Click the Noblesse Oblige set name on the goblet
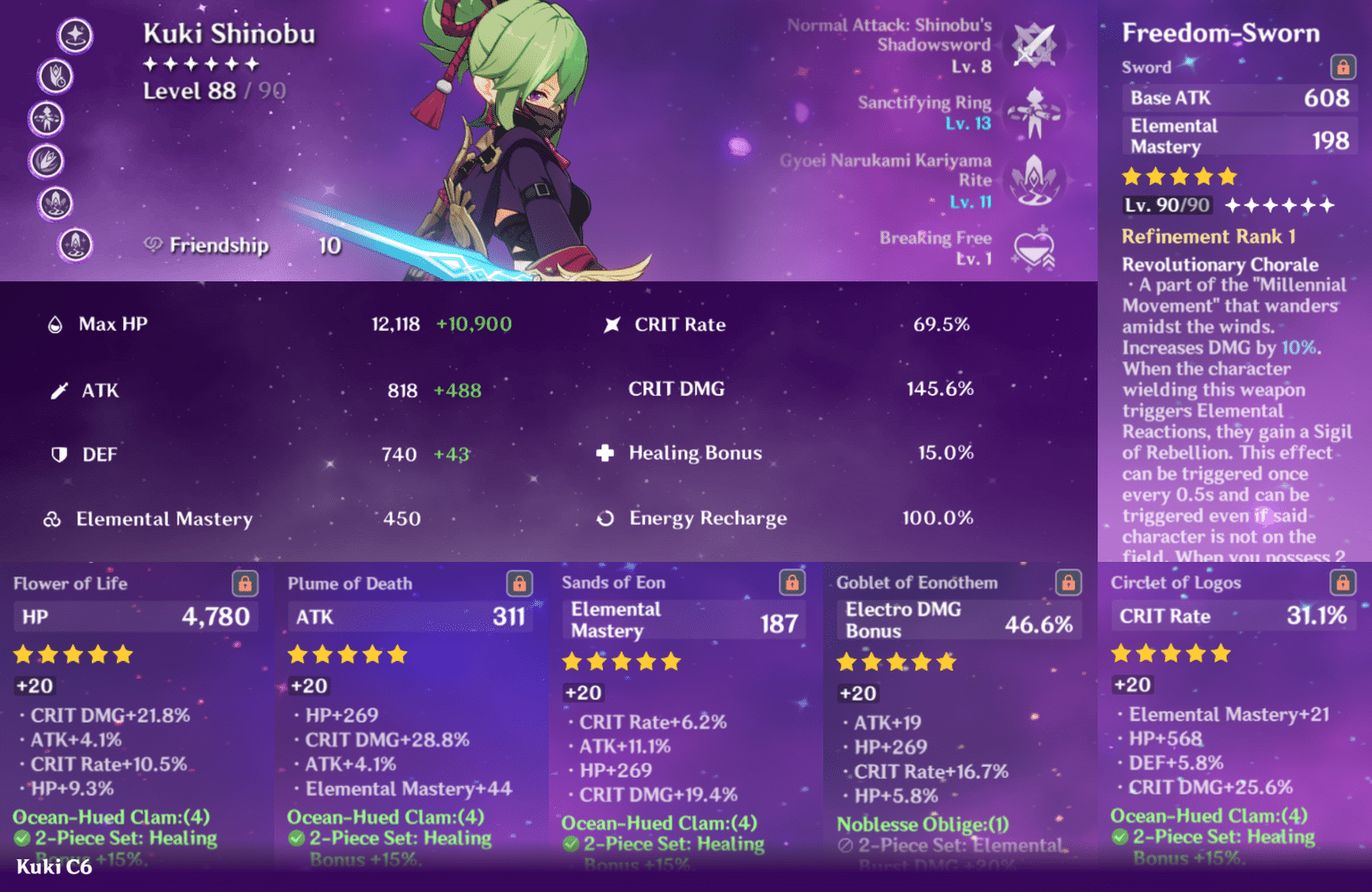 [922, 824]
